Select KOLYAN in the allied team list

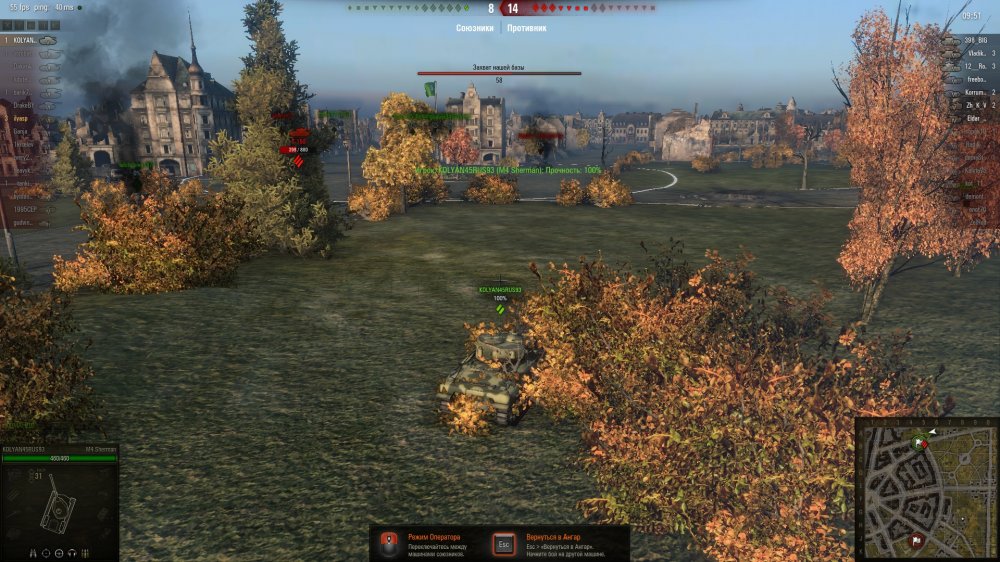(22, 40)
